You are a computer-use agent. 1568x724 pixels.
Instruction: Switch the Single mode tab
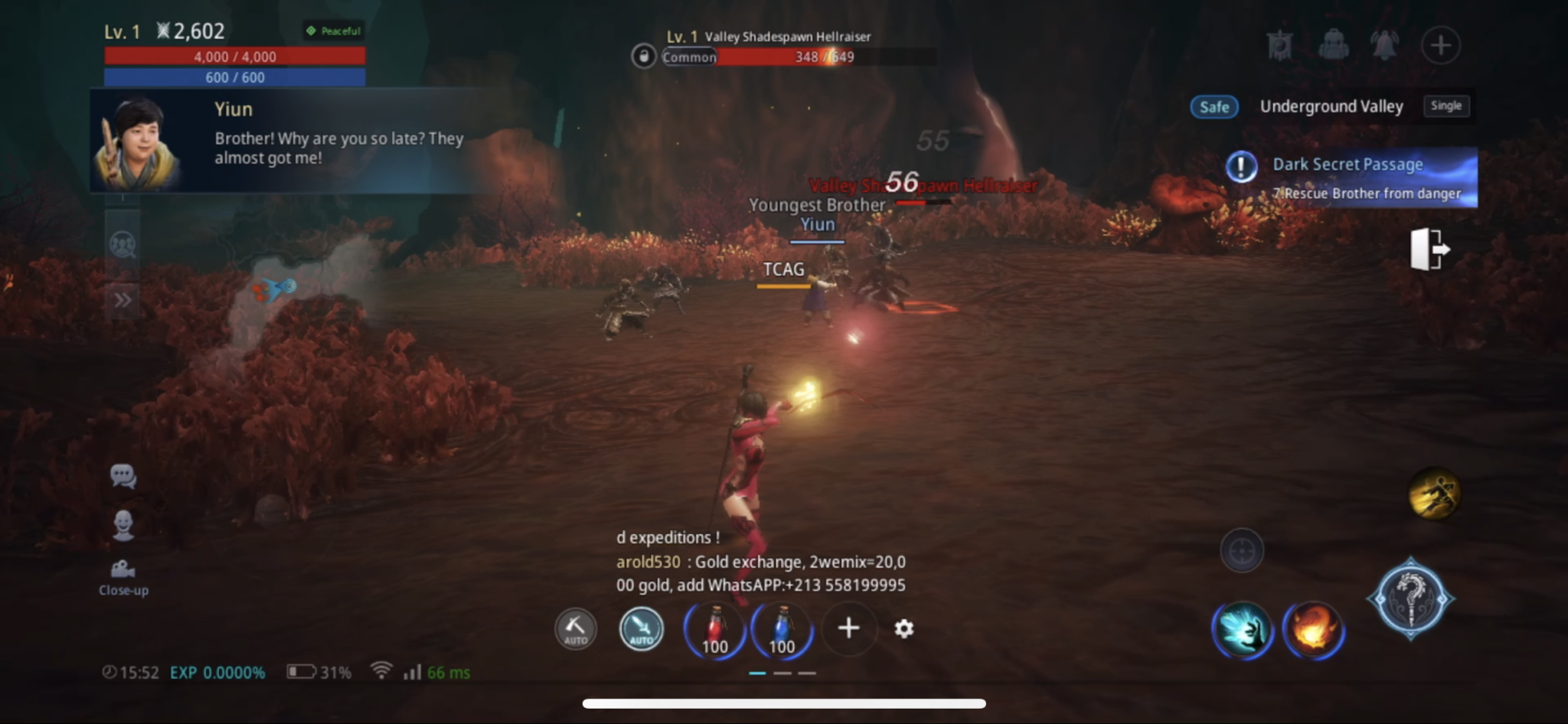tap(1446, 106)
